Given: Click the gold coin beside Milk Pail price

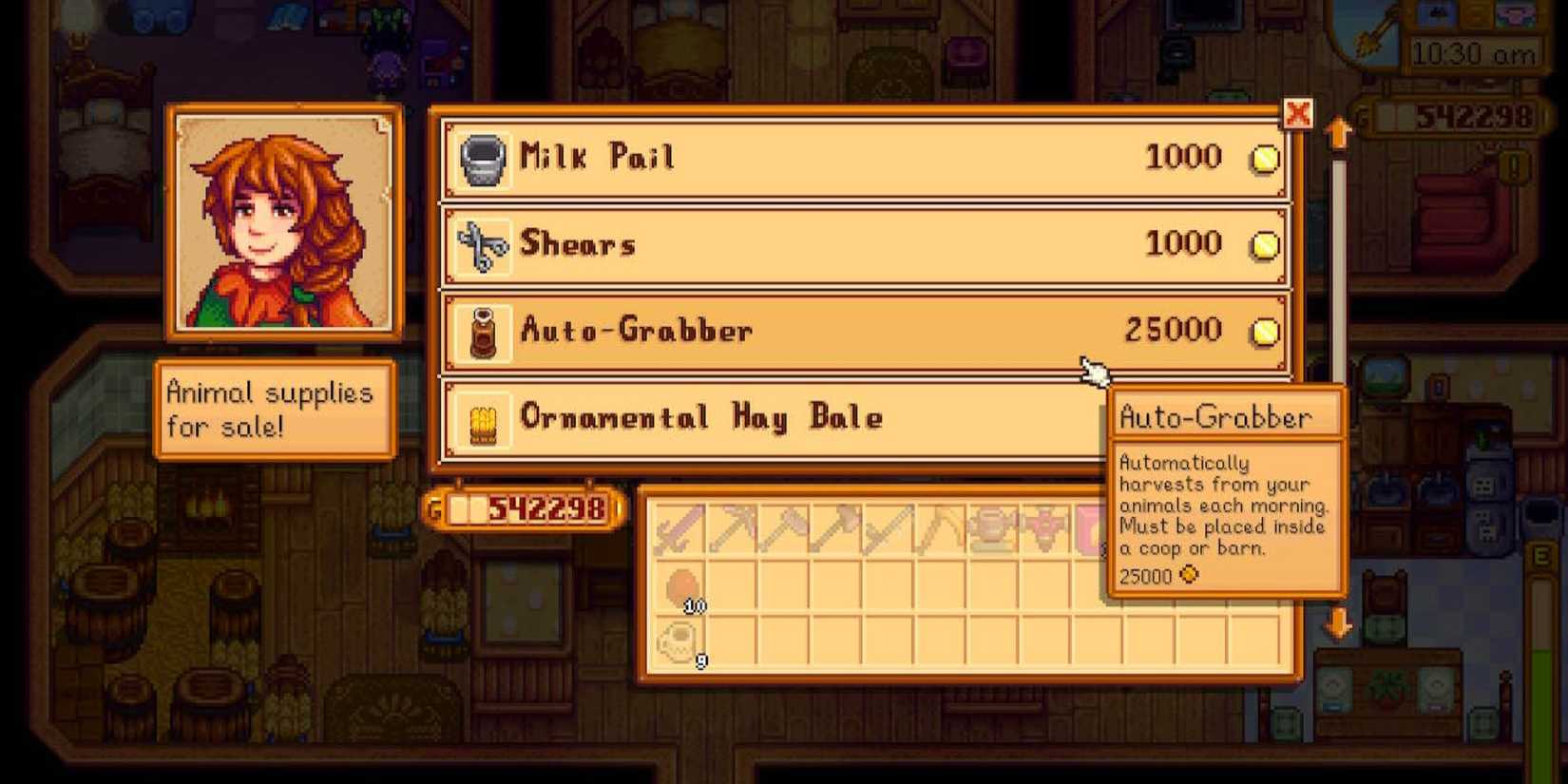Looking at the screenshot, I should pos(1264,159).
